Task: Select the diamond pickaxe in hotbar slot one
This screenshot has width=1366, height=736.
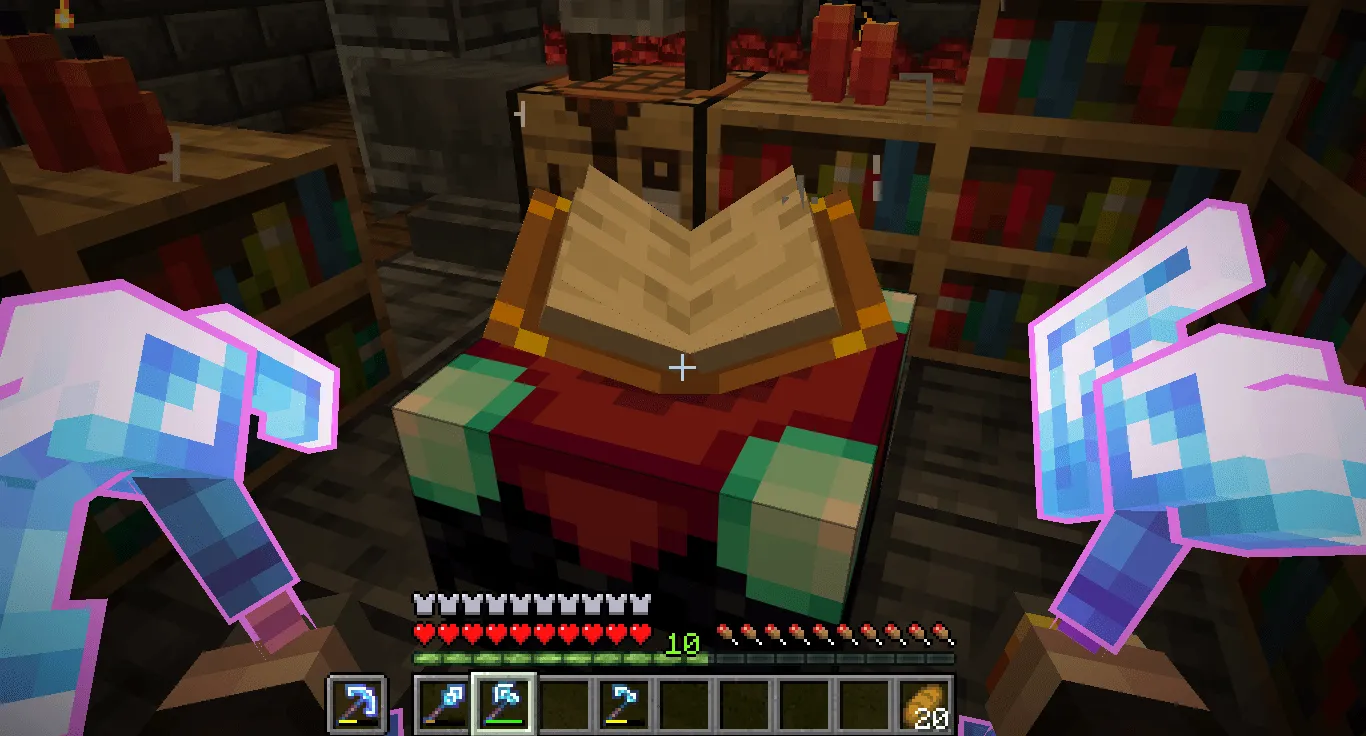Action: 356,705
